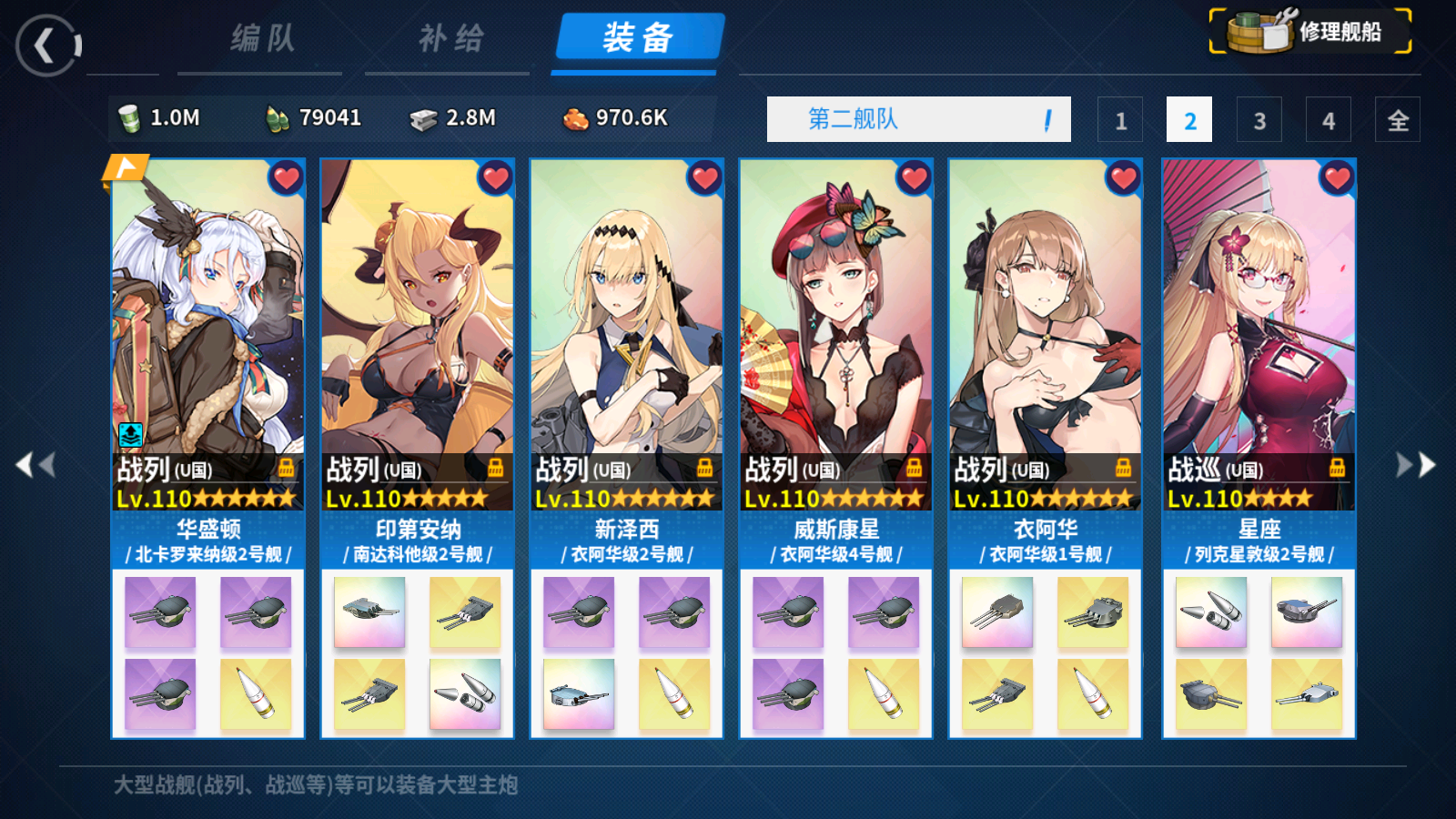Click the Lv.110 star rating on 华盛顿
Viewport: 1456px width, 819px height.
(207, 499)
